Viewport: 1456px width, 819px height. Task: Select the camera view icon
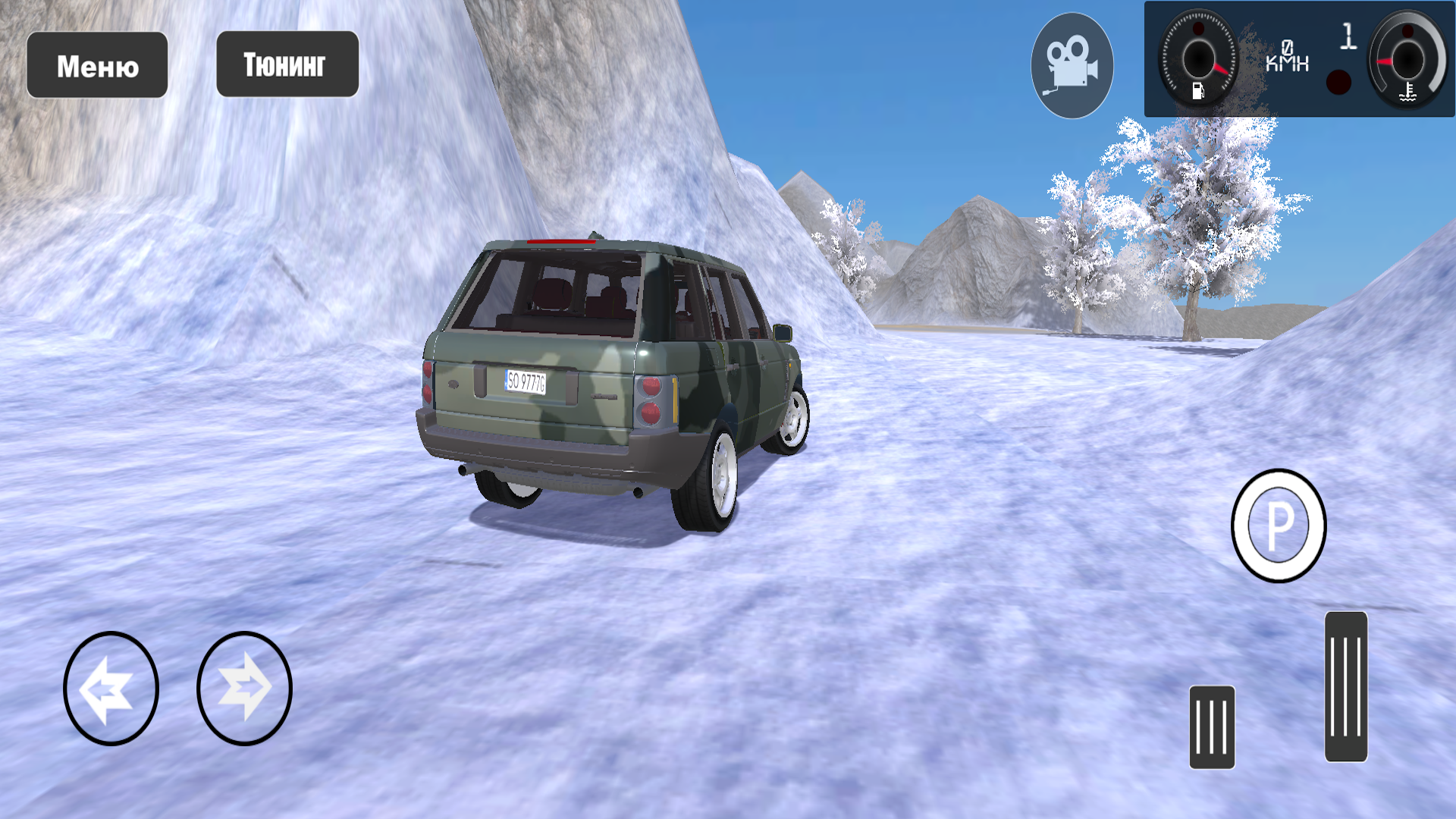(1071, 64)
